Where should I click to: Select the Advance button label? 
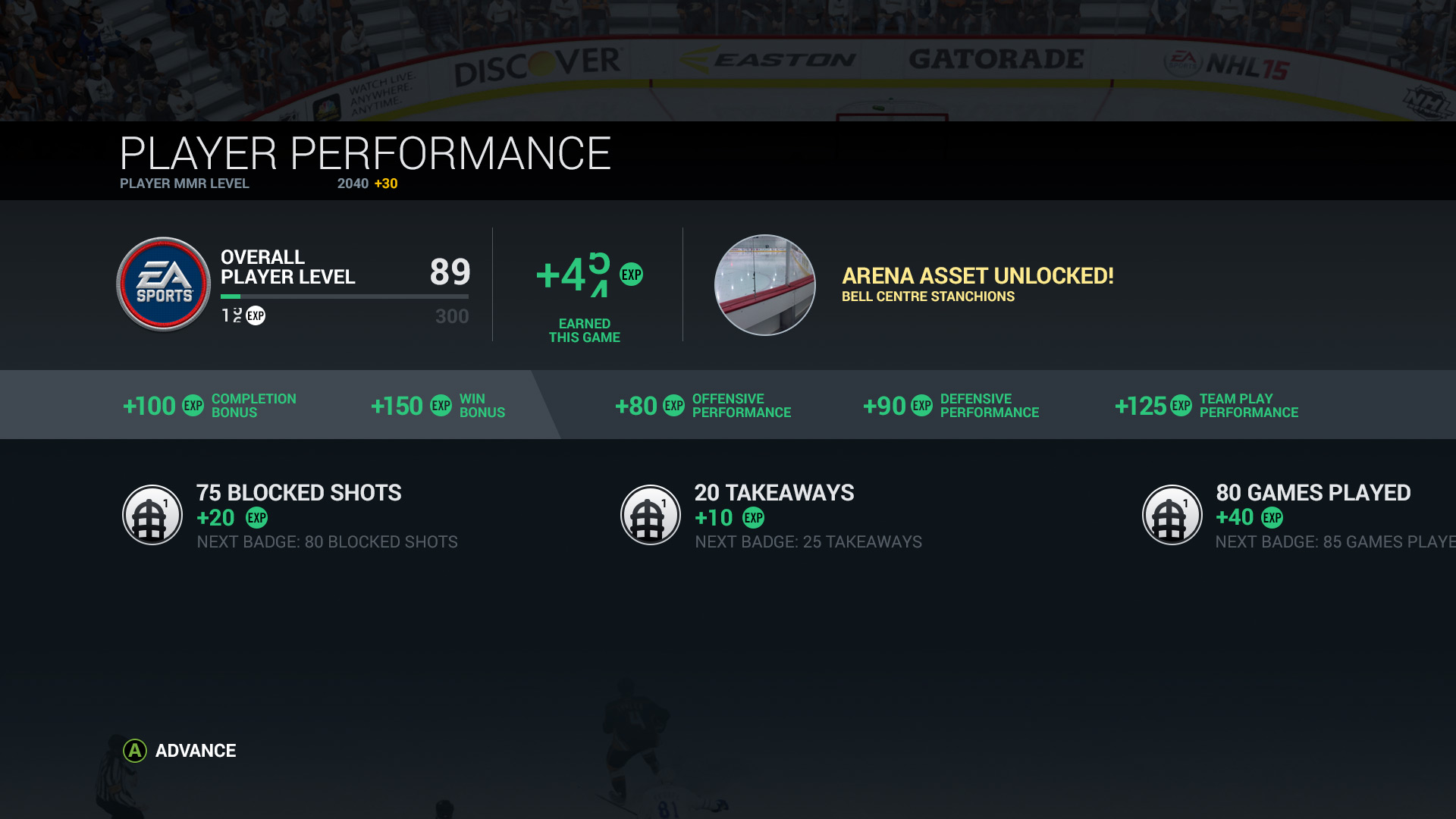coord(195,751)
